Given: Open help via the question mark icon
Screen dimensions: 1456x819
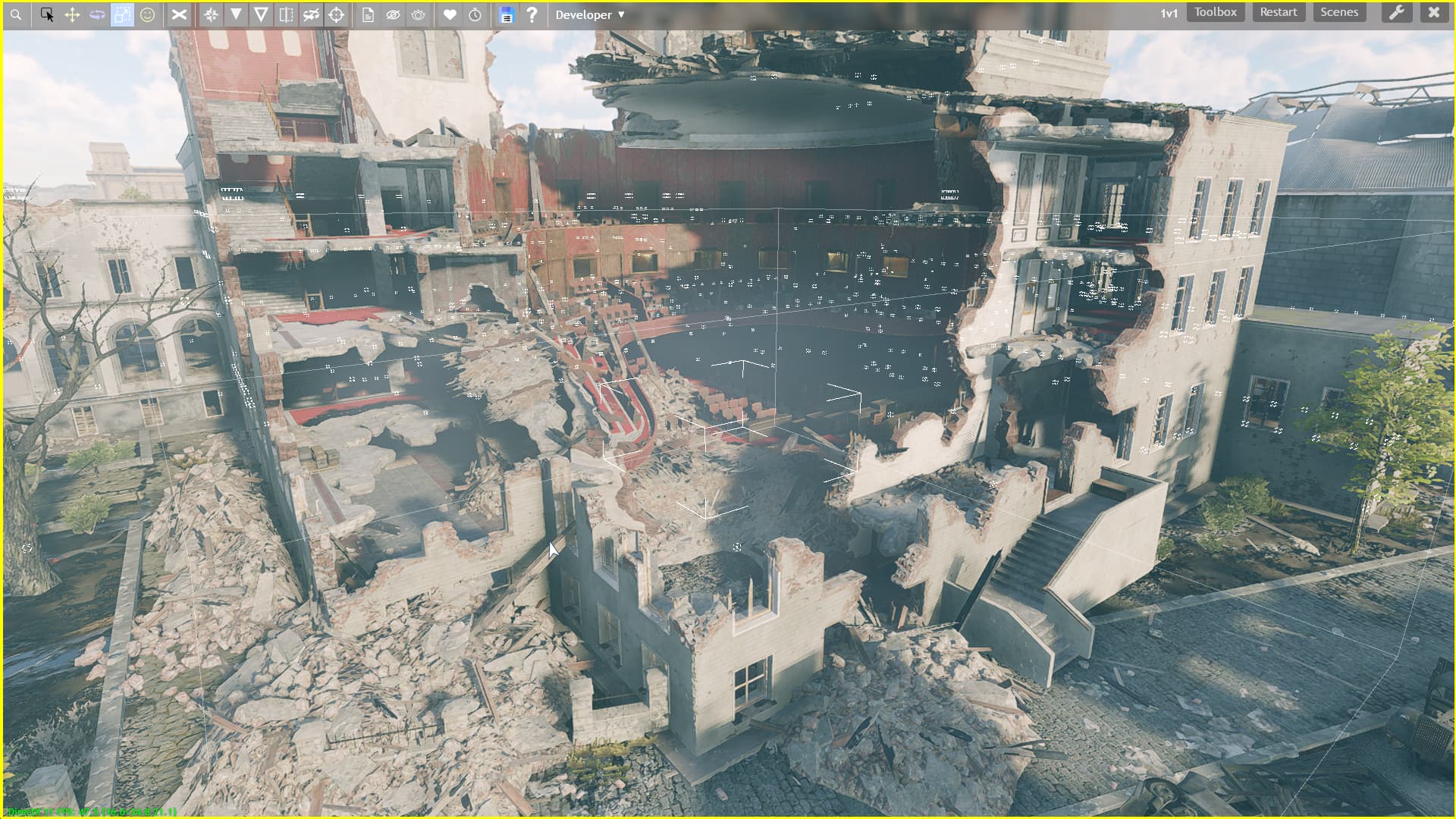Looking at the screenshot, I should 532,14.
